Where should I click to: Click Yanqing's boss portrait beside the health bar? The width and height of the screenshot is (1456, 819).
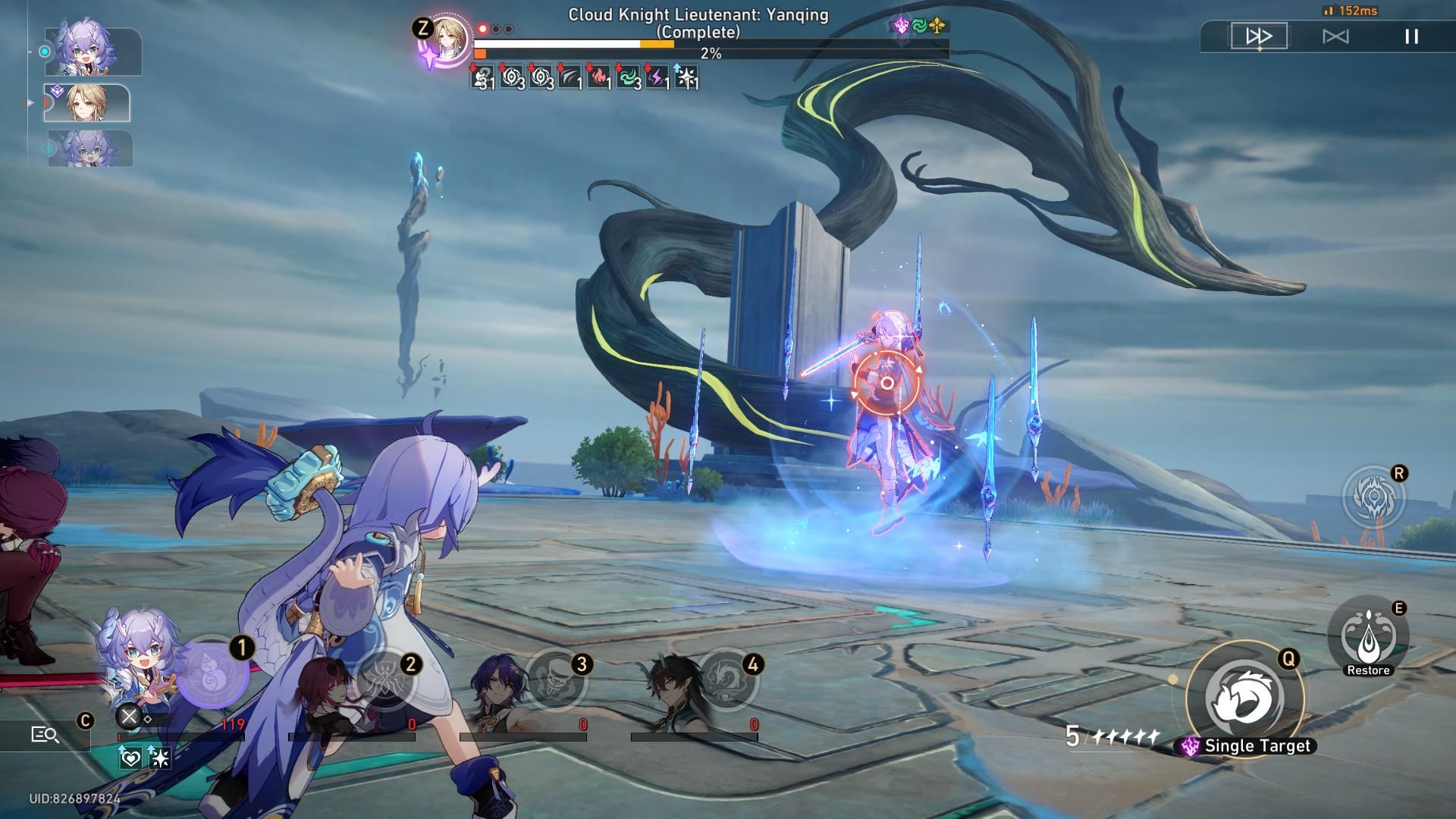click(x=447, y=39)
